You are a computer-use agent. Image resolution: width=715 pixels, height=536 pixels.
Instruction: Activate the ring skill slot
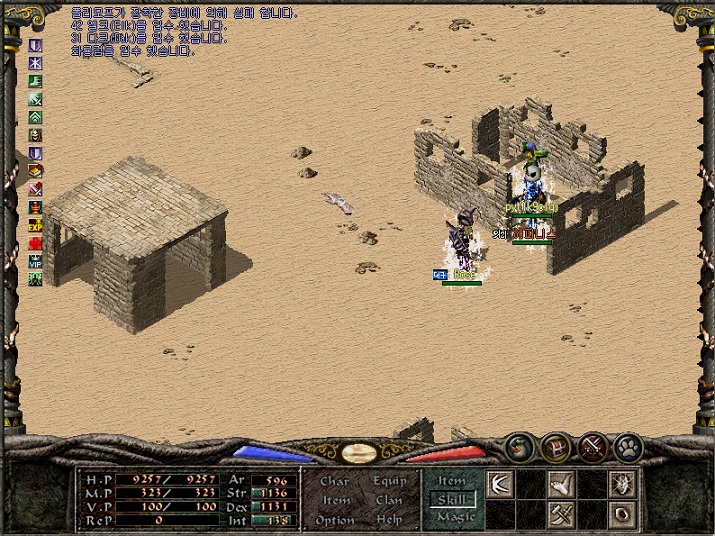pos(623,516)
